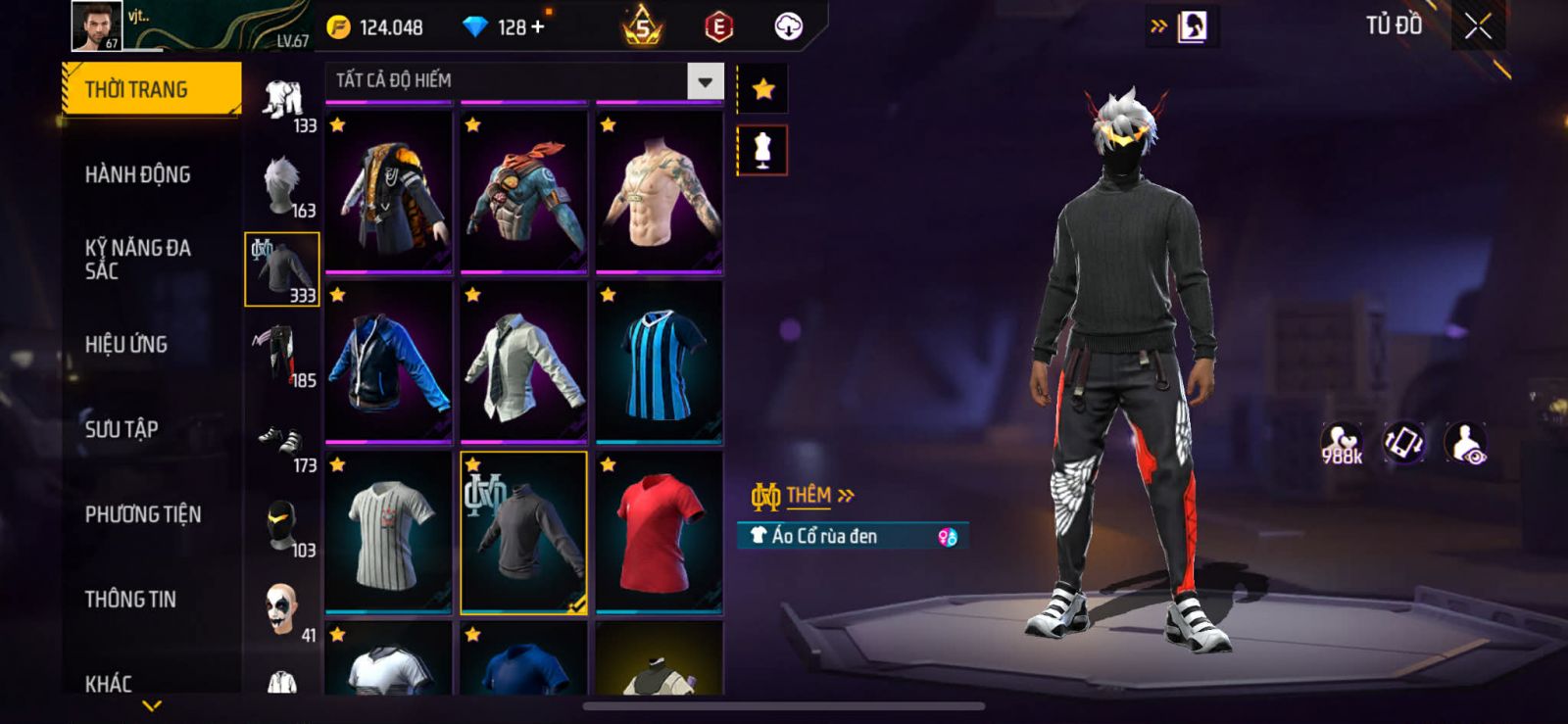Choose the tattooed shirtless torso item
The image size is (1568, 724).
[659, 192]
